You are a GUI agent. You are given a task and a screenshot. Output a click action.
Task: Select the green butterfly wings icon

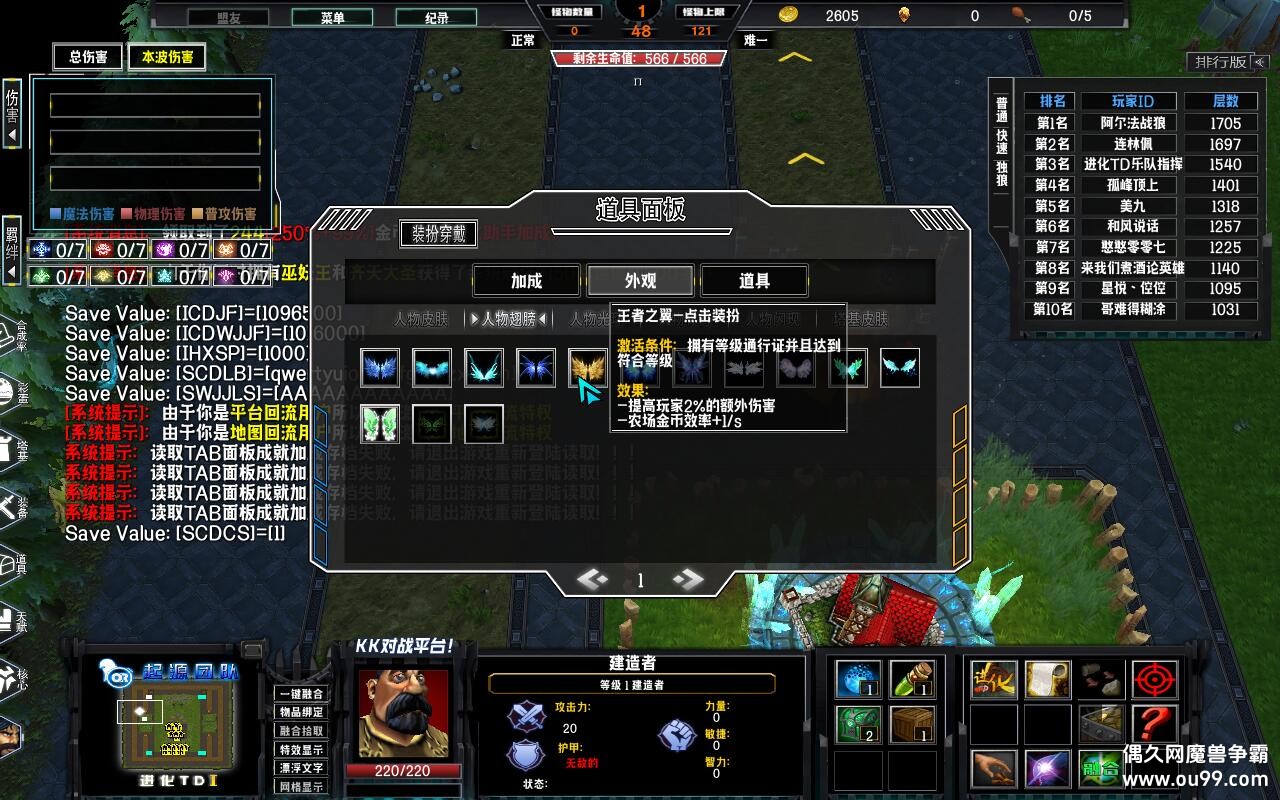pyautogui.click(x=380, y=424)
